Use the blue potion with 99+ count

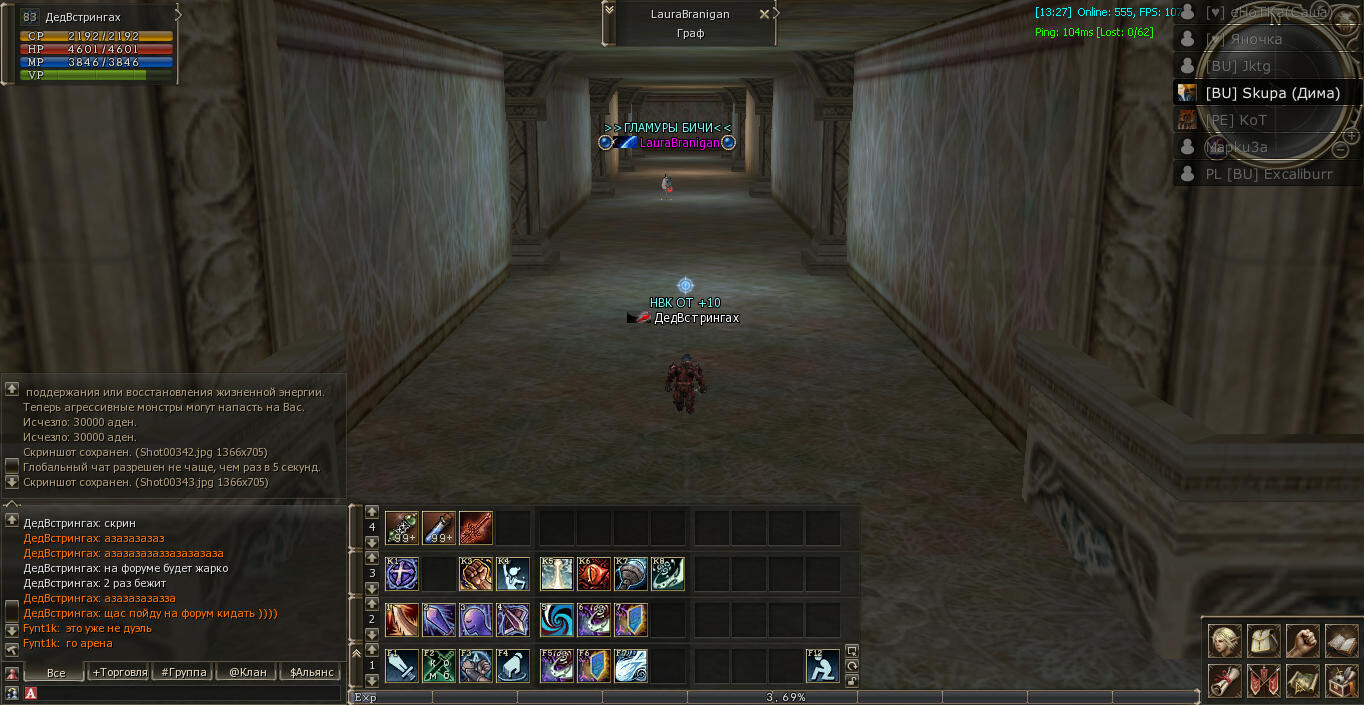pyautogui.click(x=439, y=528)
